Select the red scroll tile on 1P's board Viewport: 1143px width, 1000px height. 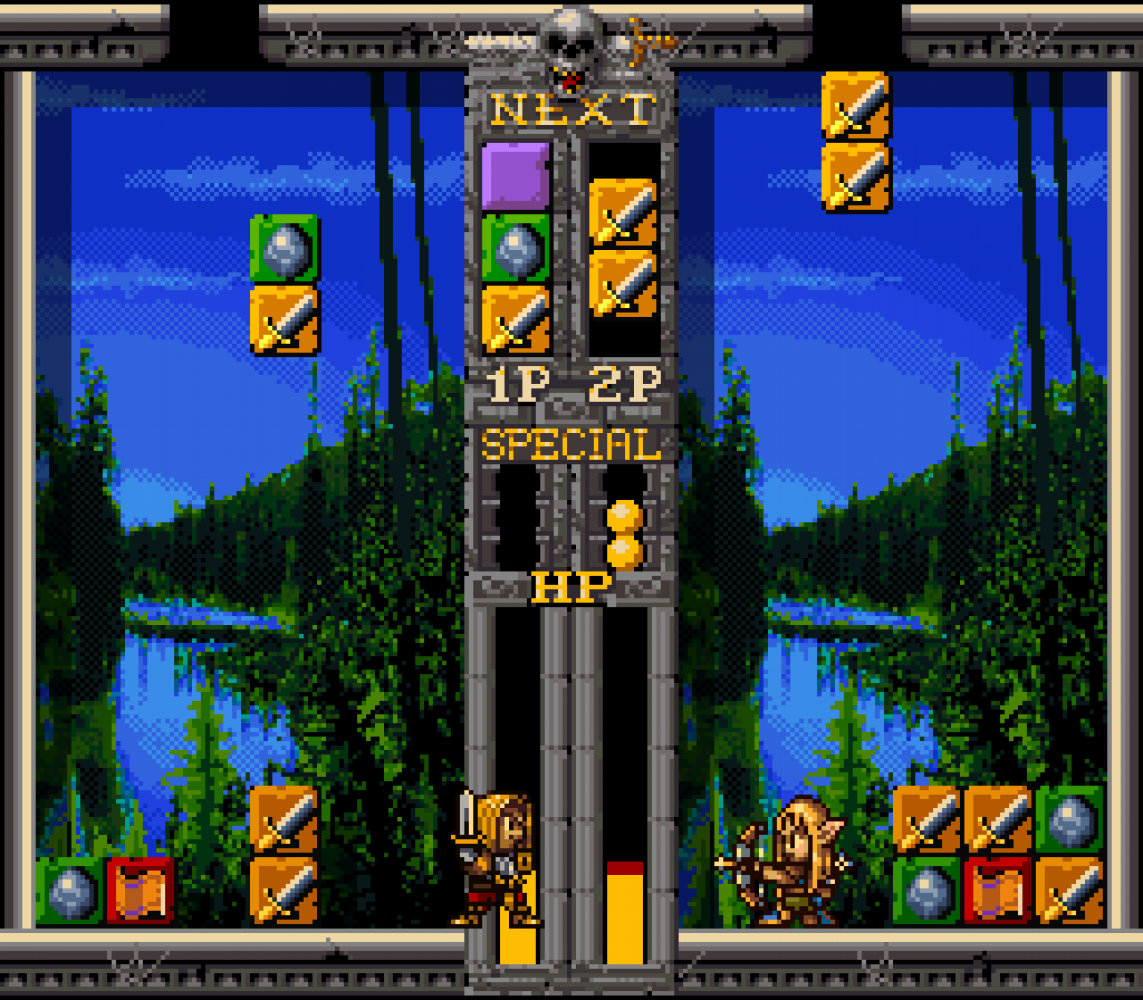(x=141, y=890)
